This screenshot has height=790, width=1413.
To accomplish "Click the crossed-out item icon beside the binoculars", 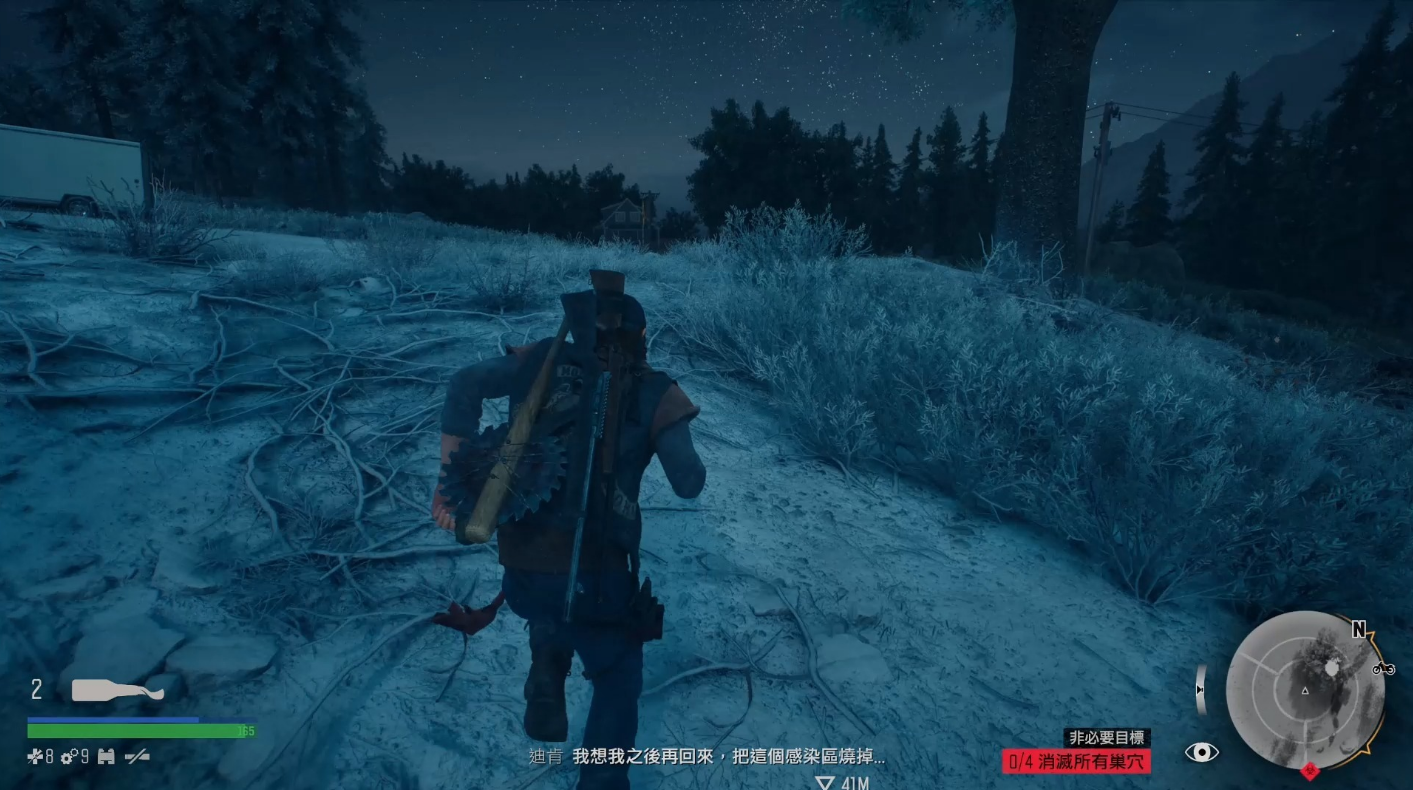I will (136, 757).
